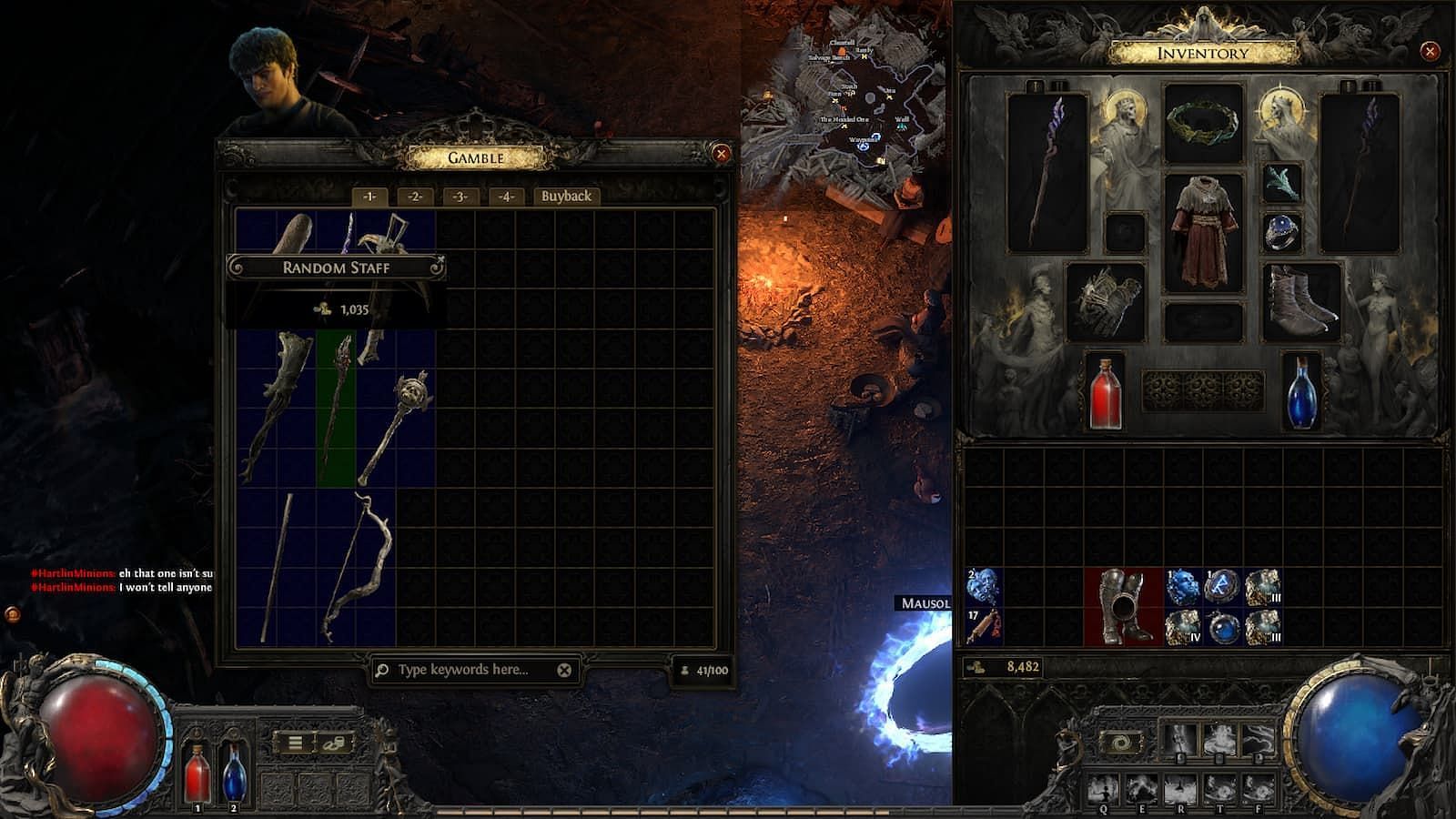The height and width of the screenshot is (819, 1456).
Task: Clear the keyword search box
Action: pyautogui.click(x=564, y=670)
